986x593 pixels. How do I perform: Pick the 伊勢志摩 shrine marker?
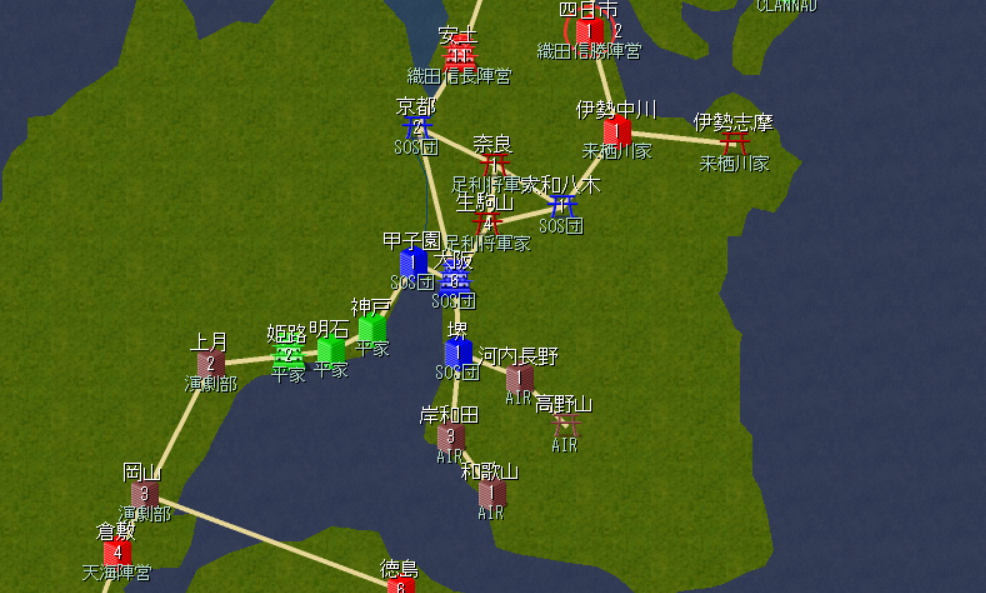pyautogui.click(x=735, y=143)
